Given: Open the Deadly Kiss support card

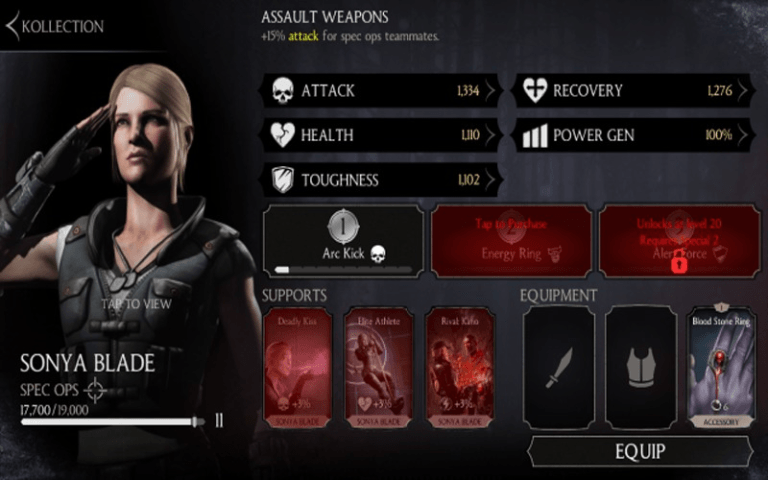Looking at the screenshot, I should 298,367.
